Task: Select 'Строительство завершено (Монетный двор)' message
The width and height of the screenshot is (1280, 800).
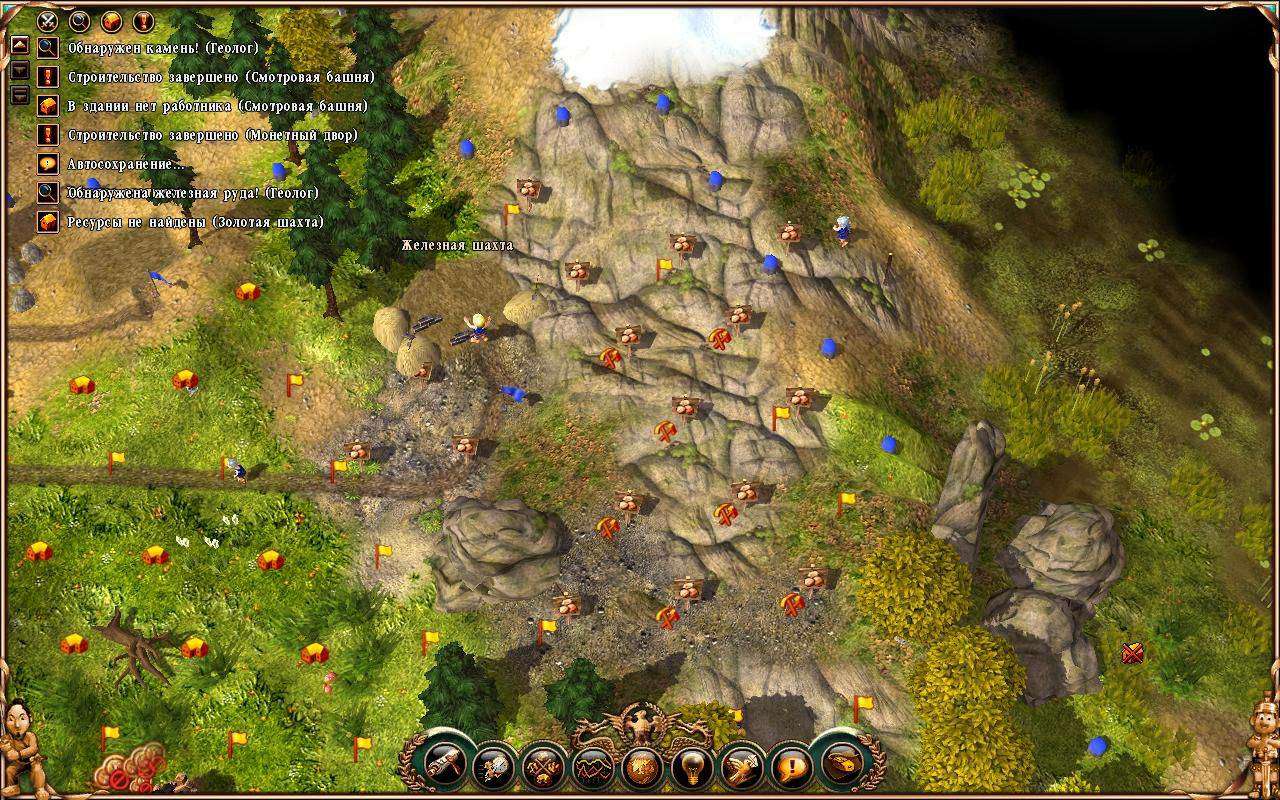Action: [x=212, y=134]
